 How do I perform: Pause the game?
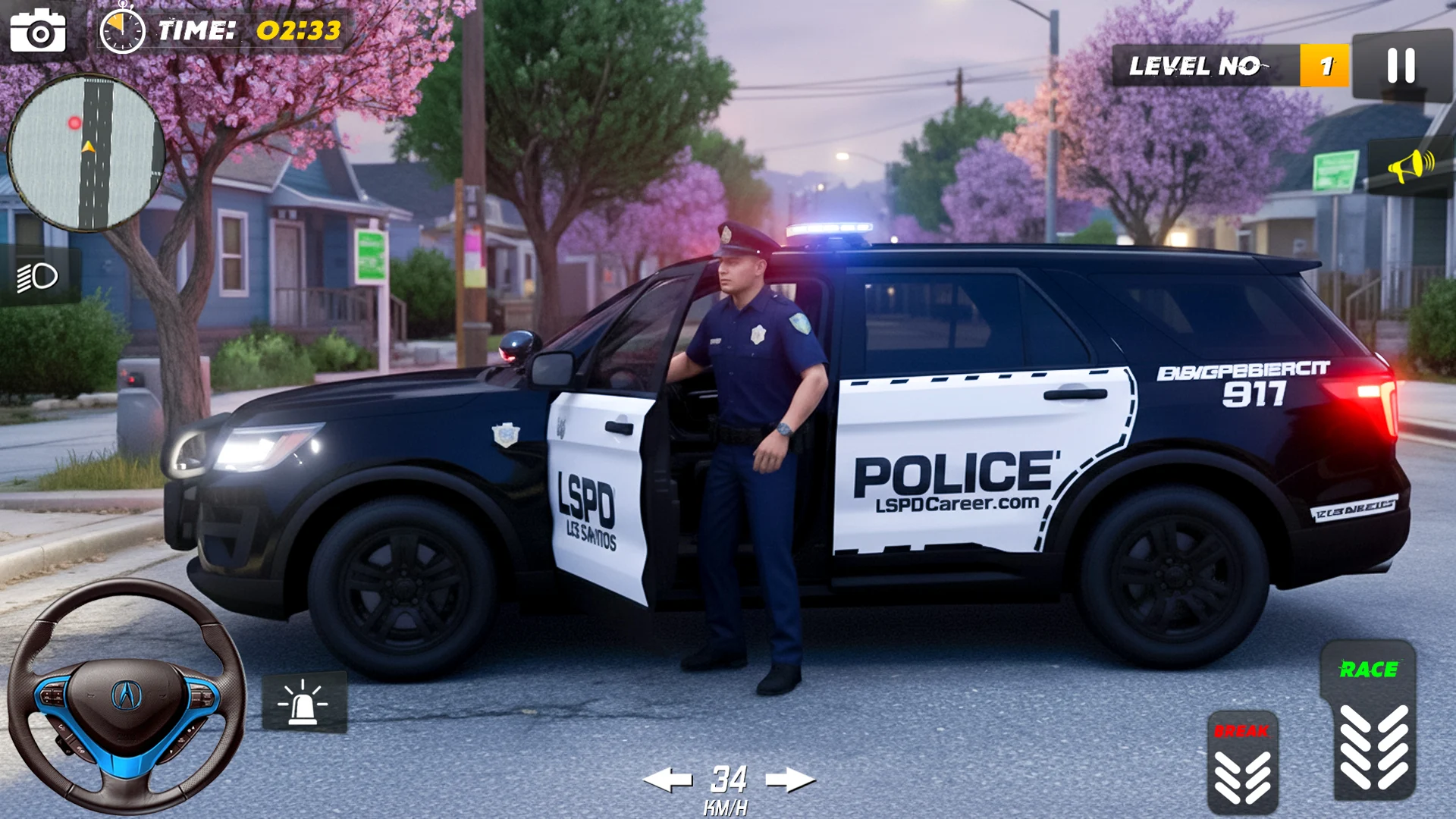1401,66
